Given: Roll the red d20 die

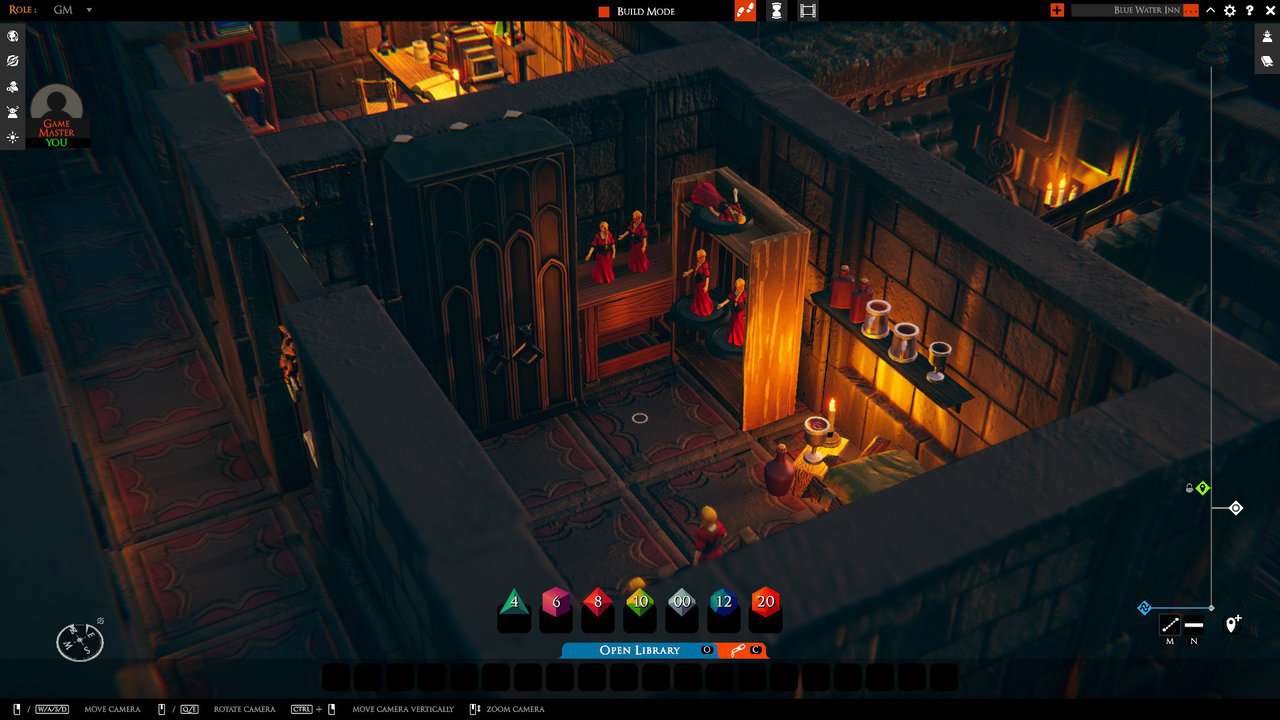Looking at the screenshot, I should coord(765,601).
